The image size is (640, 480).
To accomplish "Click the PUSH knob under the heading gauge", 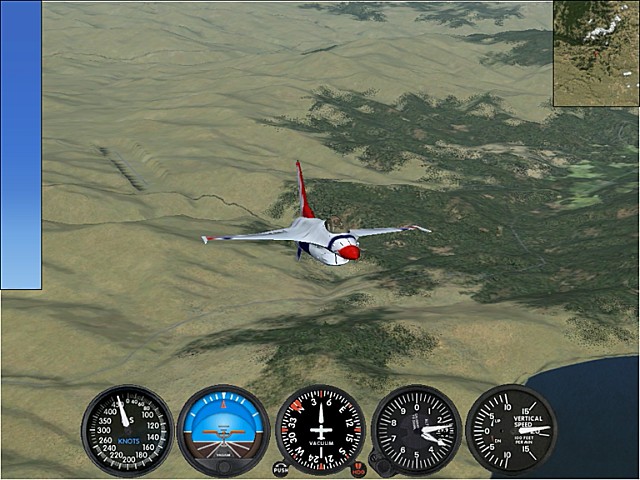I will 280,468.
